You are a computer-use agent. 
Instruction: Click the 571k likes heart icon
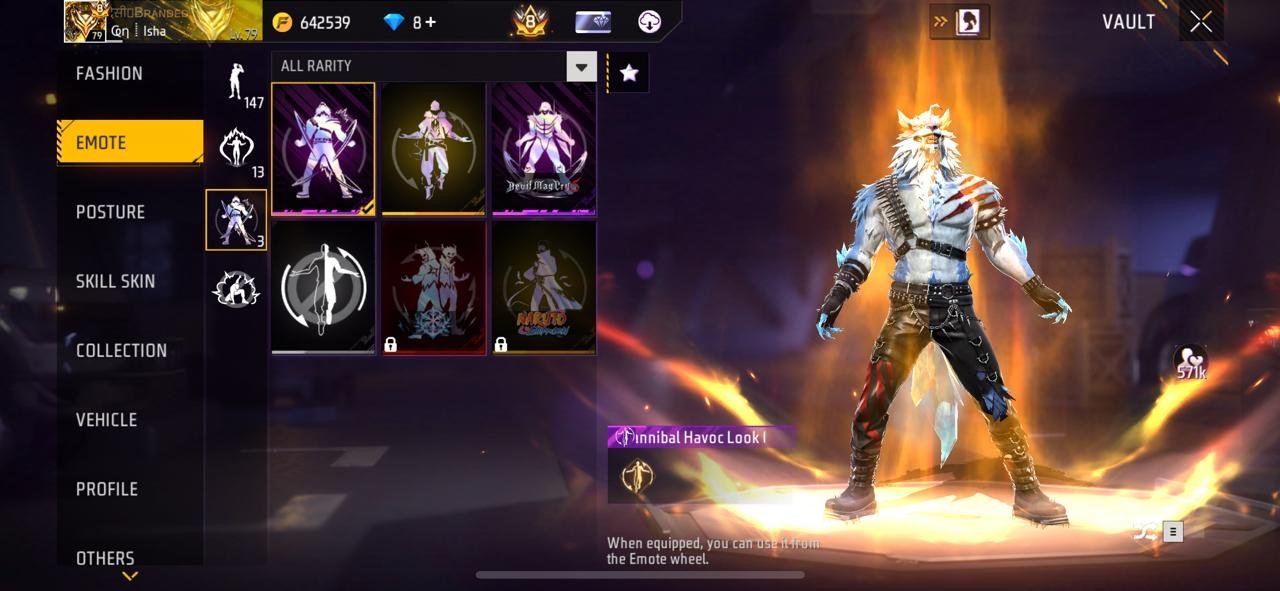(x=1190, y=362)
